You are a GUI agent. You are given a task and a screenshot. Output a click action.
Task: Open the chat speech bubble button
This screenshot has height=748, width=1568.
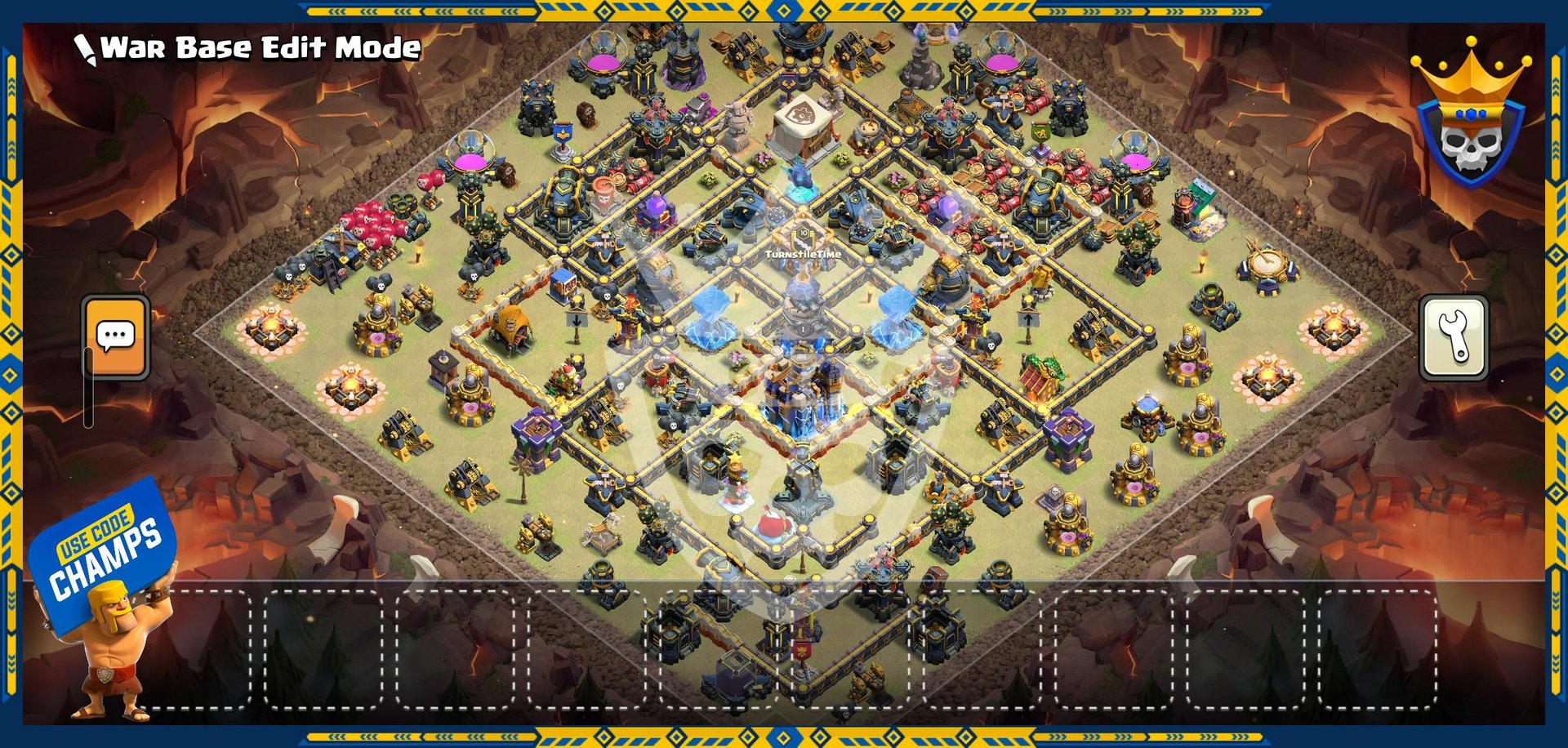pos(116,336)
